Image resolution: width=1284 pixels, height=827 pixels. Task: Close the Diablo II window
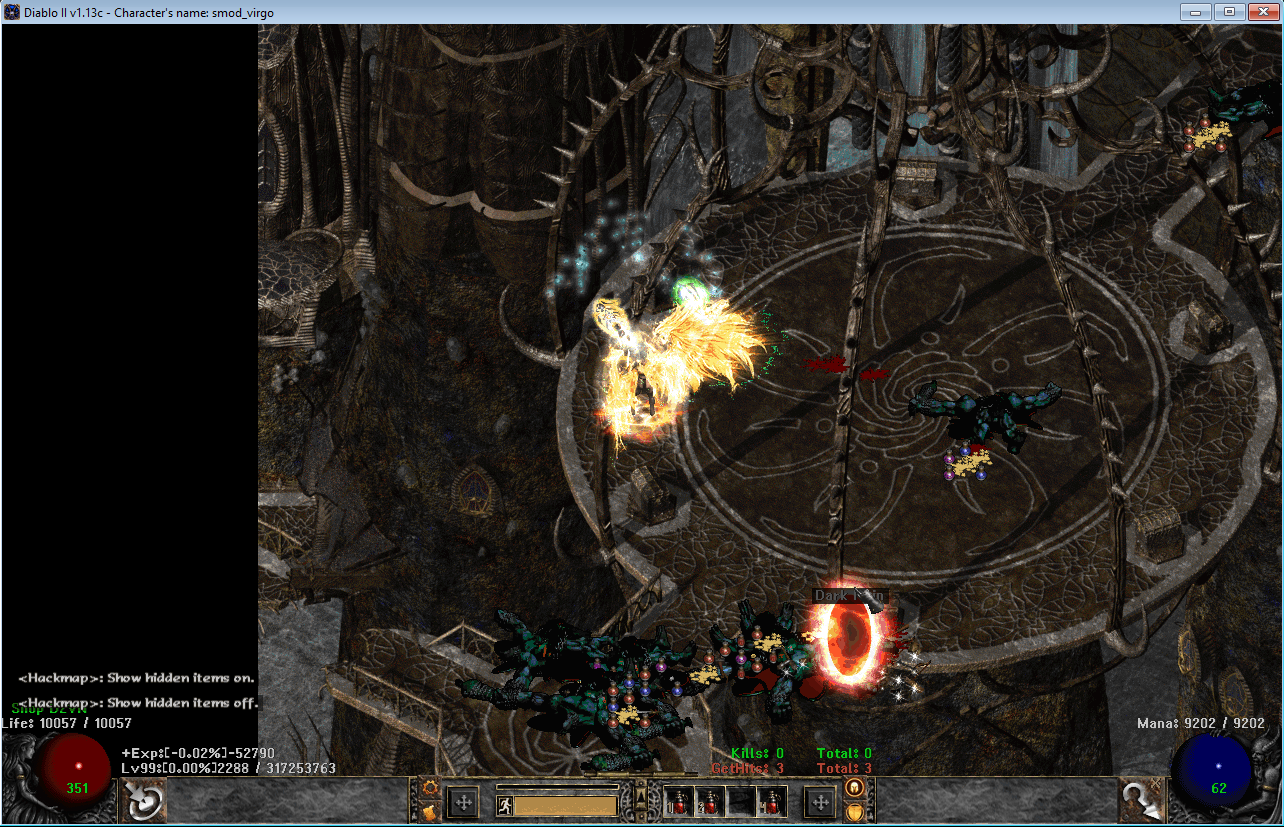point(1259,12)
